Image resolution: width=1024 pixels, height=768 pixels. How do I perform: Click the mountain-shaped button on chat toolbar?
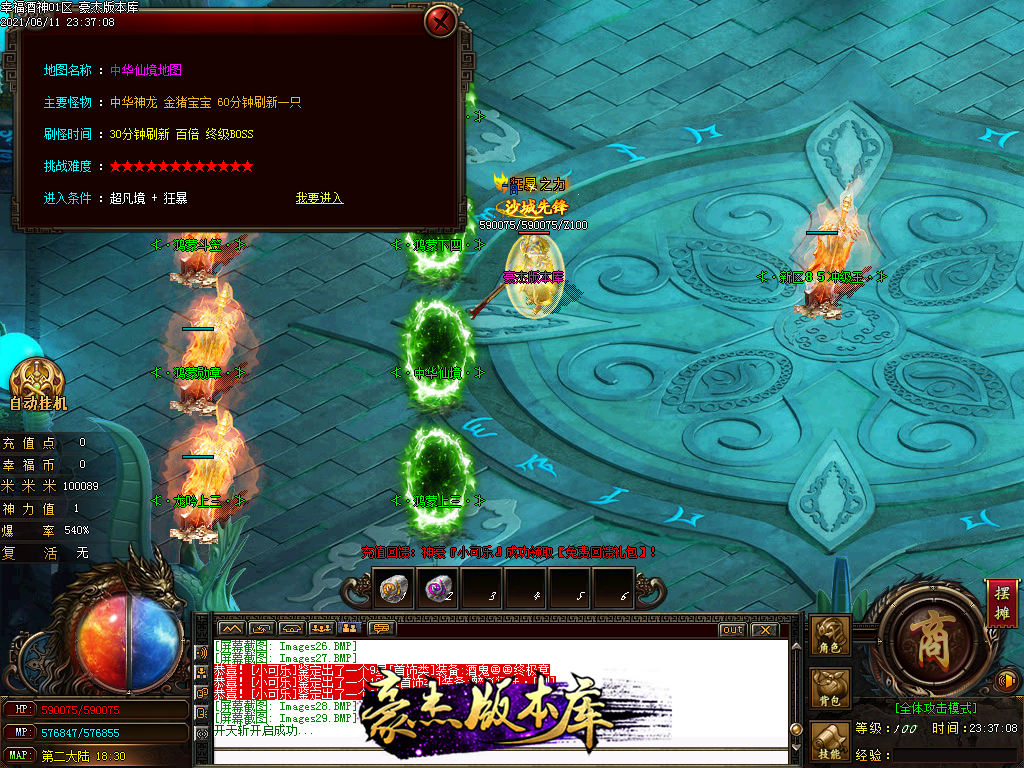(231, 629)
